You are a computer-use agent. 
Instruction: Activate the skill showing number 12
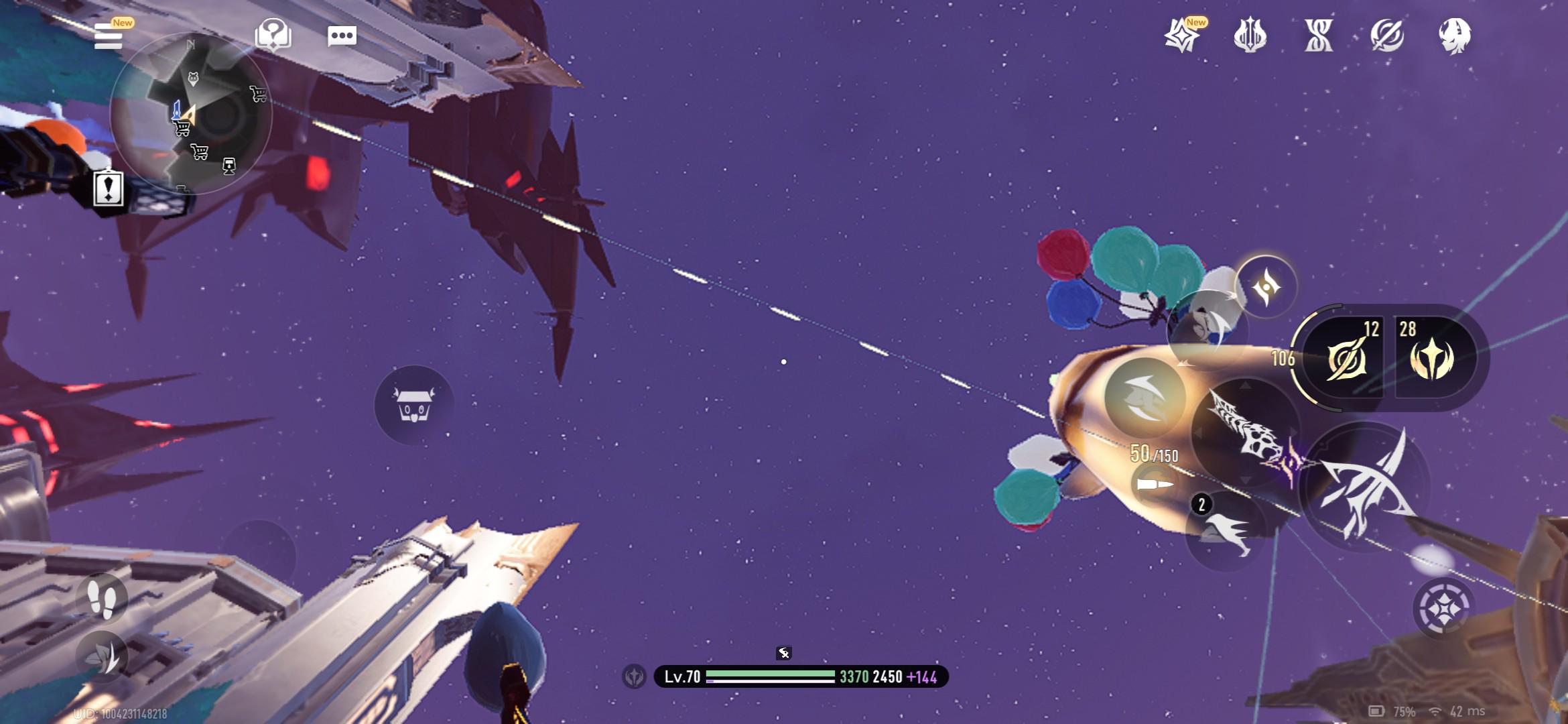click(1345, 358)
